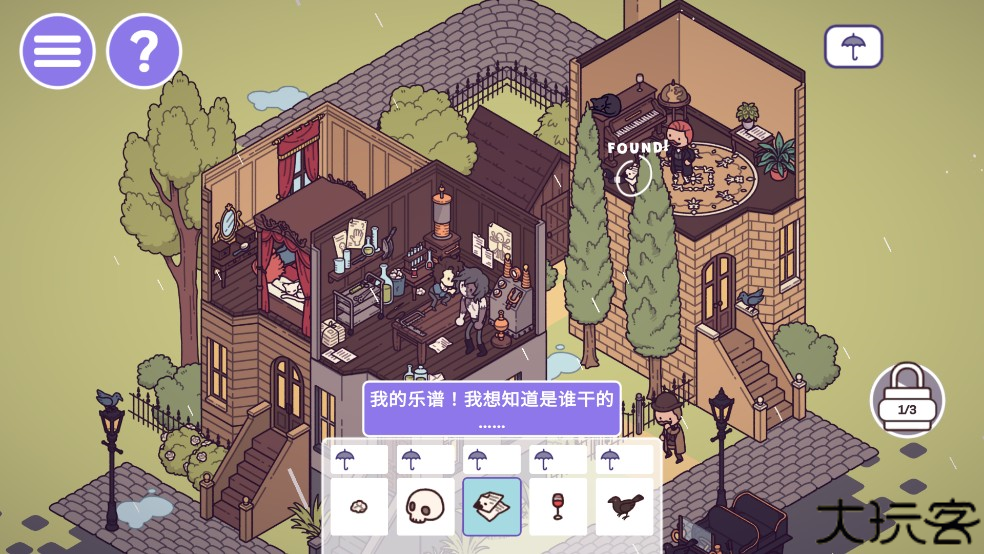The image size is (984, 554).
Task: Select the skull item slot
Action: [x=425, y=507]
